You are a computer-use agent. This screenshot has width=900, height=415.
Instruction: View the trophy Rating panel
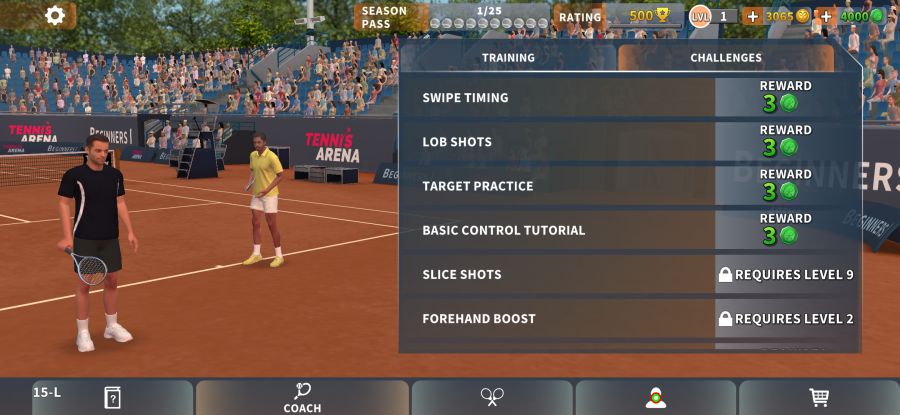point(620,16)
